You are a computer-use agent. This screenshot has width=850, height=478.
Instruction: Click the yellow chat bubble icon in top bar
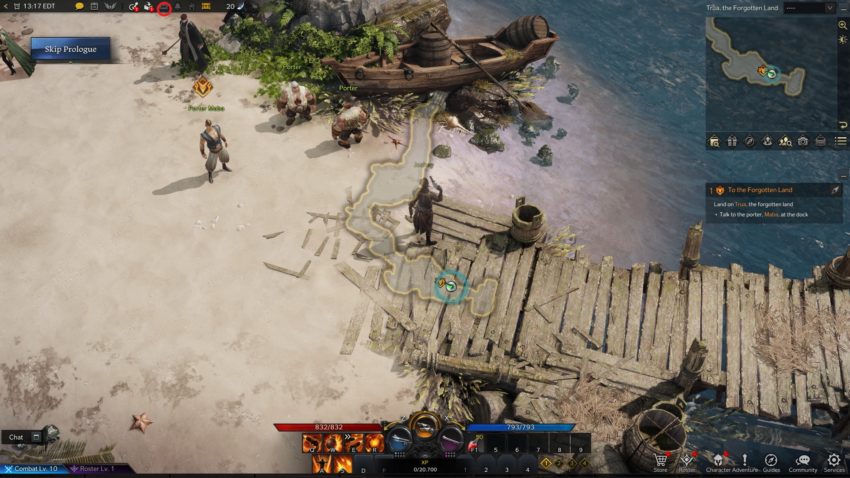tap(80, 7)
